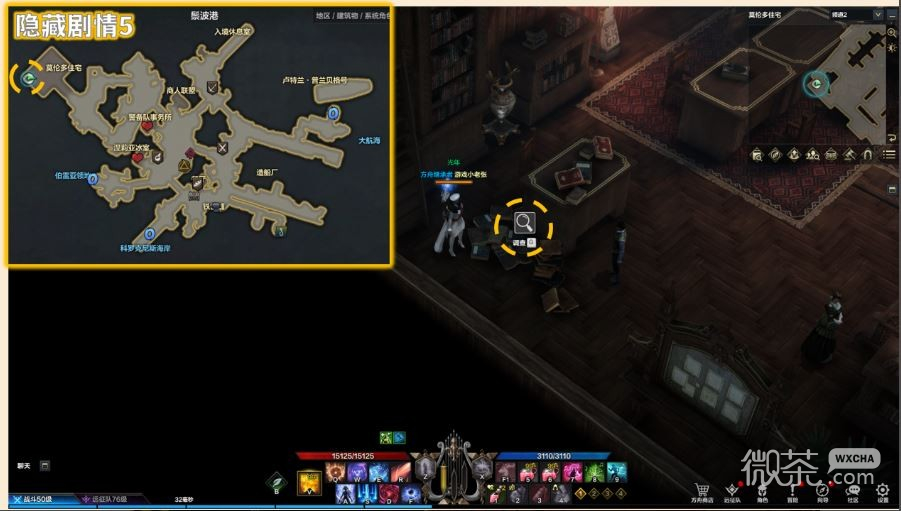
Task: Click the 莫伦多住宅 marker on the map overlay
Action: click(x=28, y=75)
